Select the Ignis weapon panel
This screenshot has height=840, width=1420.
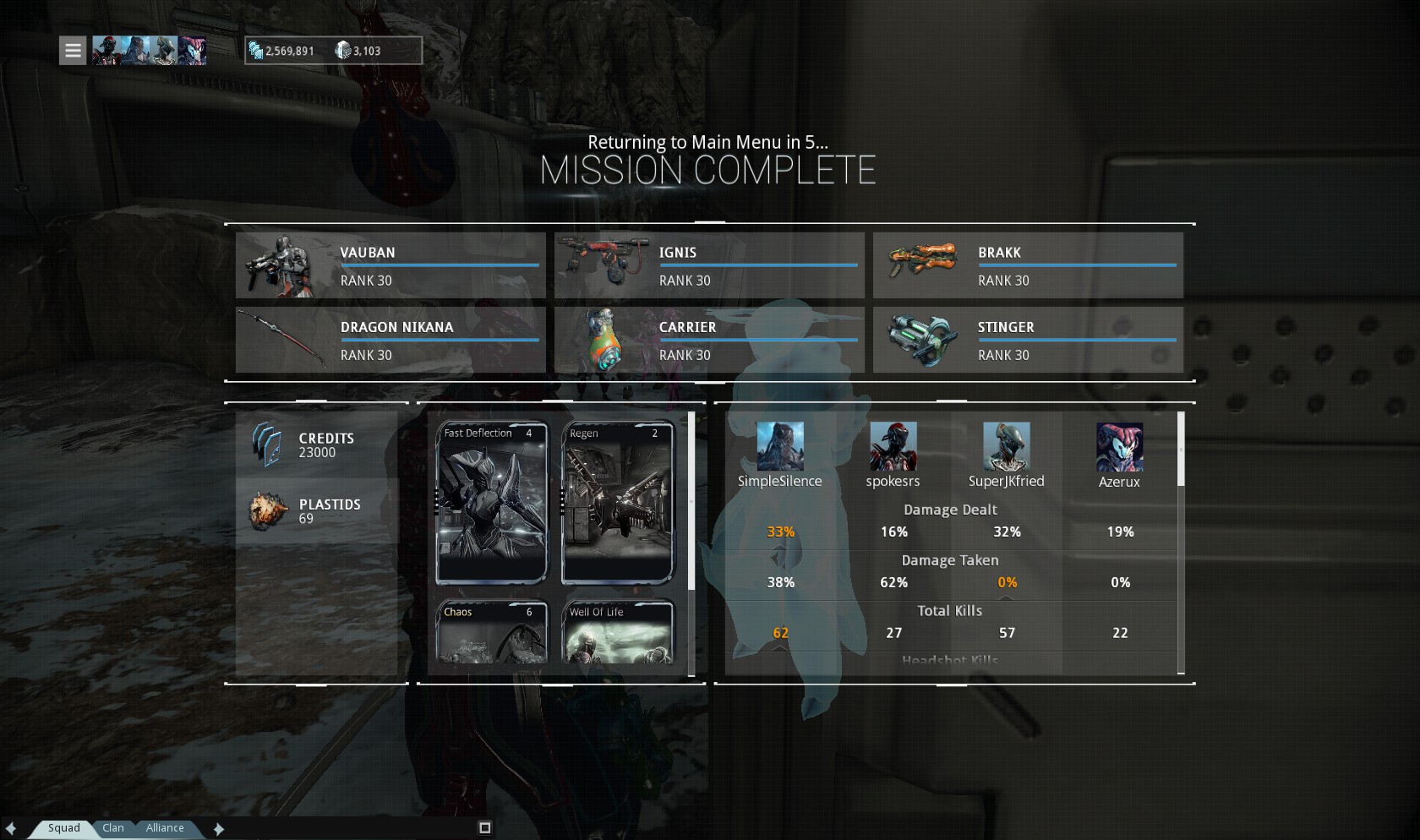click(709, 265)
